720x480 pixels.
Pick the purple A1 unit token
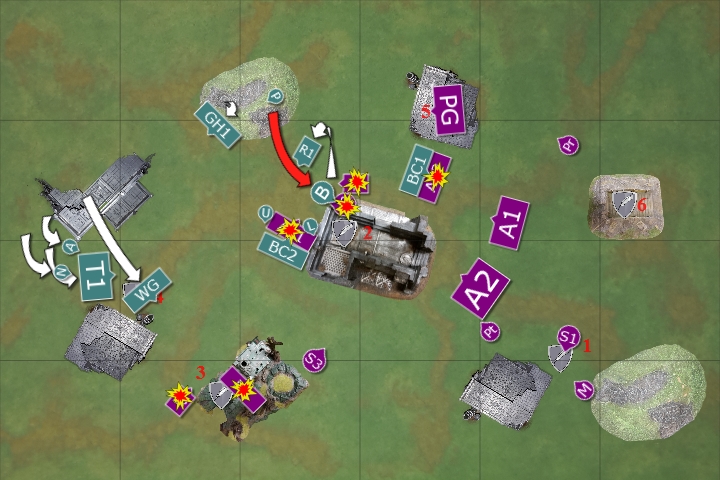510,220
